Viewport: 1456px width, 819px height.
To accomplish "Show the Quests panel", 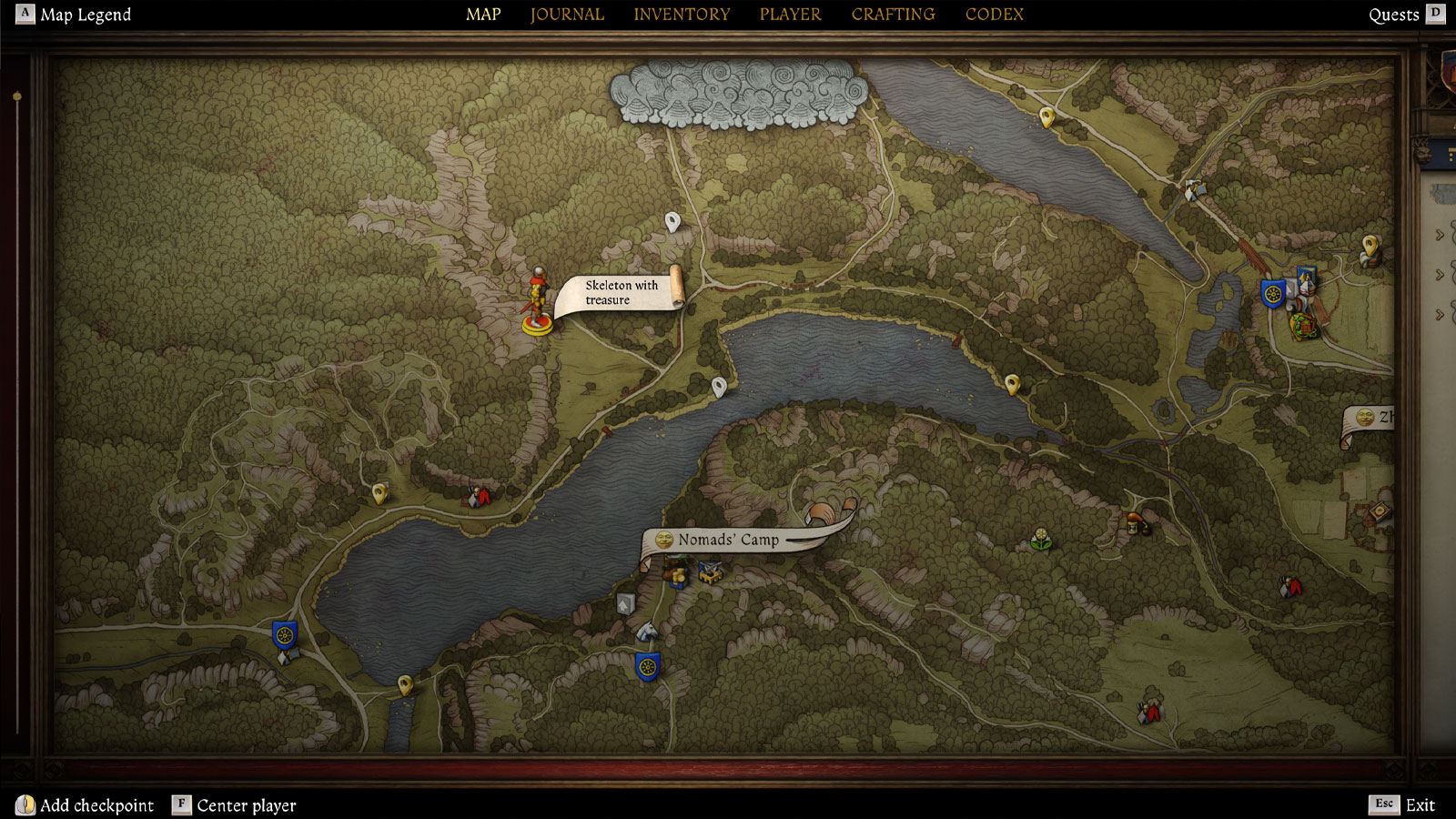I will [1393, 15].
